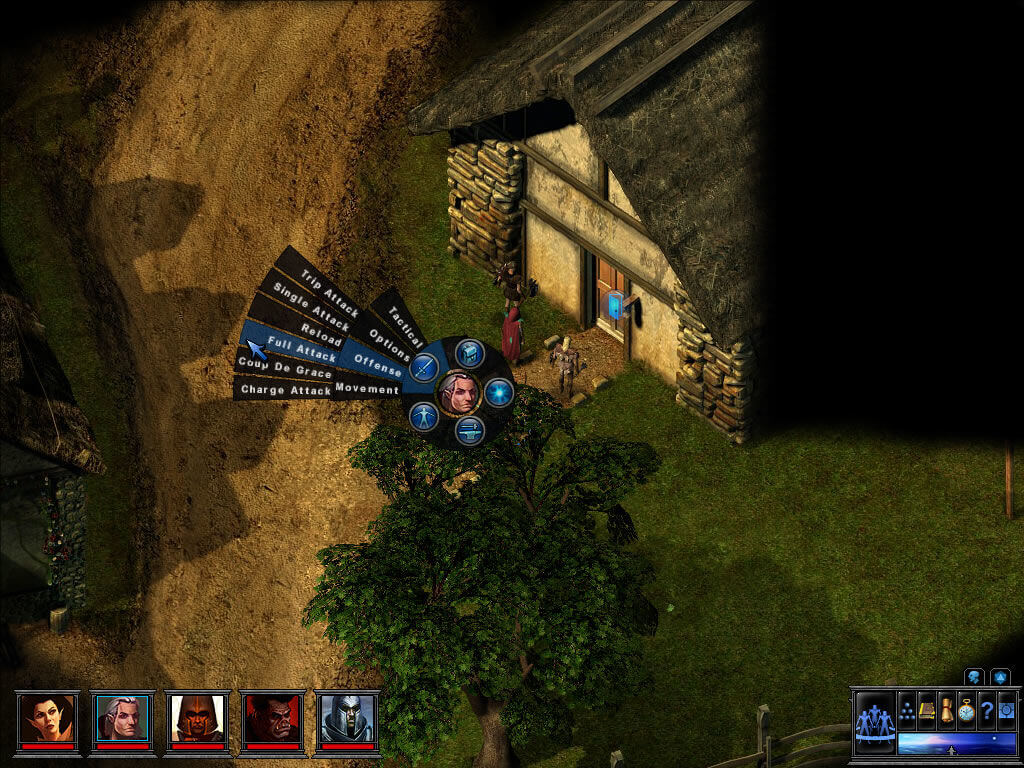
Task: Click the anvil icon in the radial menu
Action: [470, 430]
